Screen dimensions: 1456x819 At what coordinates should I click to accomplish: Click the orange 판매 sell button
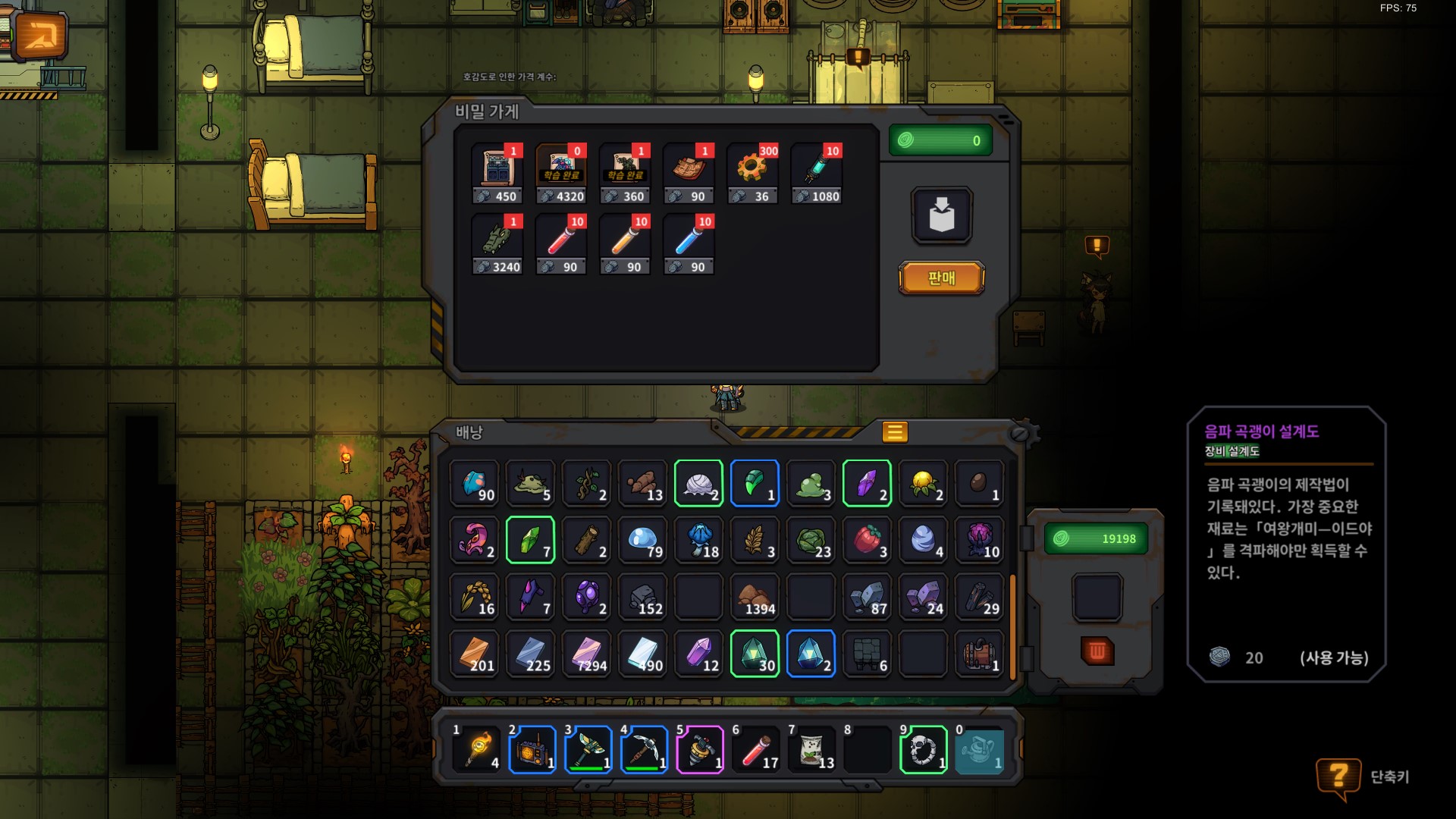click(x=941, y=278)
